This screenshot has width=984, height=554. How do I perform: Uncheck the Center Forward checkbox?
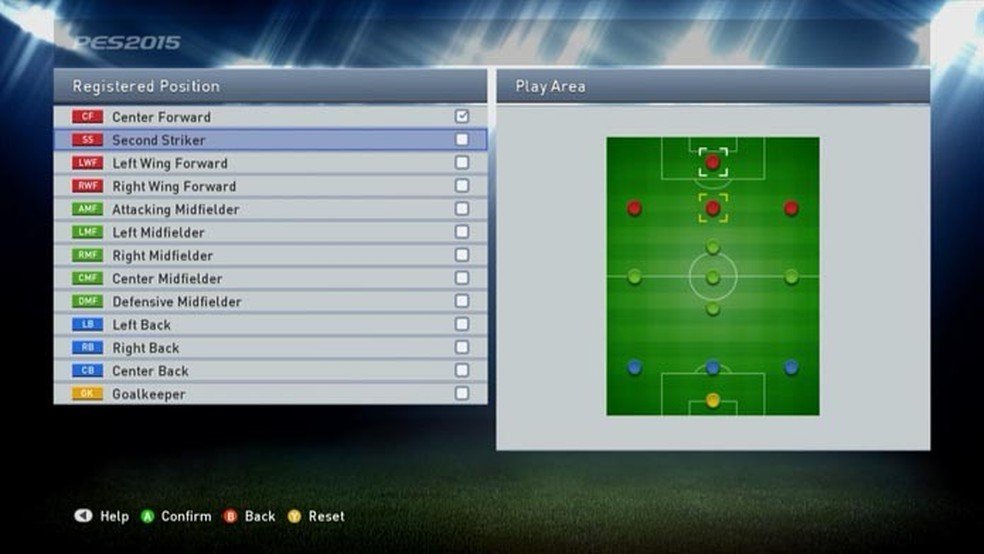point(462,117)
